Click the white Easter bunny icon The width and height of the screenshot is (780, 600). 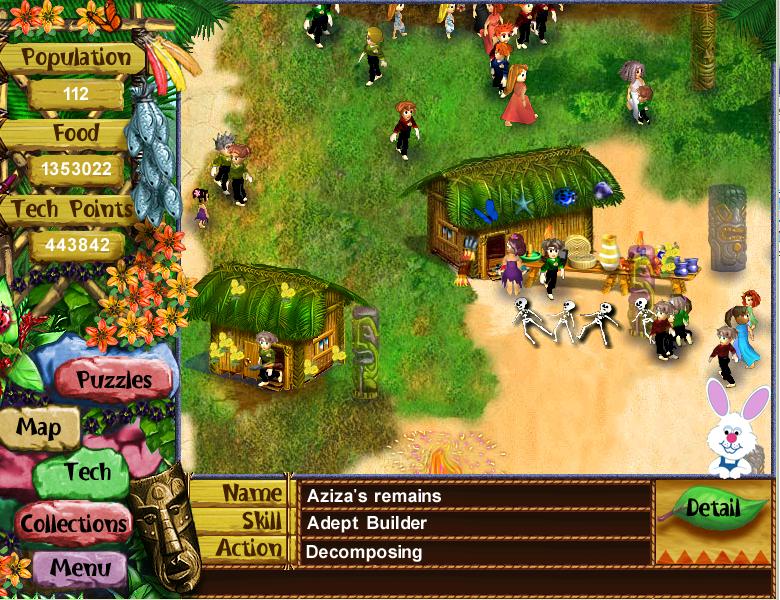[729, 426]
